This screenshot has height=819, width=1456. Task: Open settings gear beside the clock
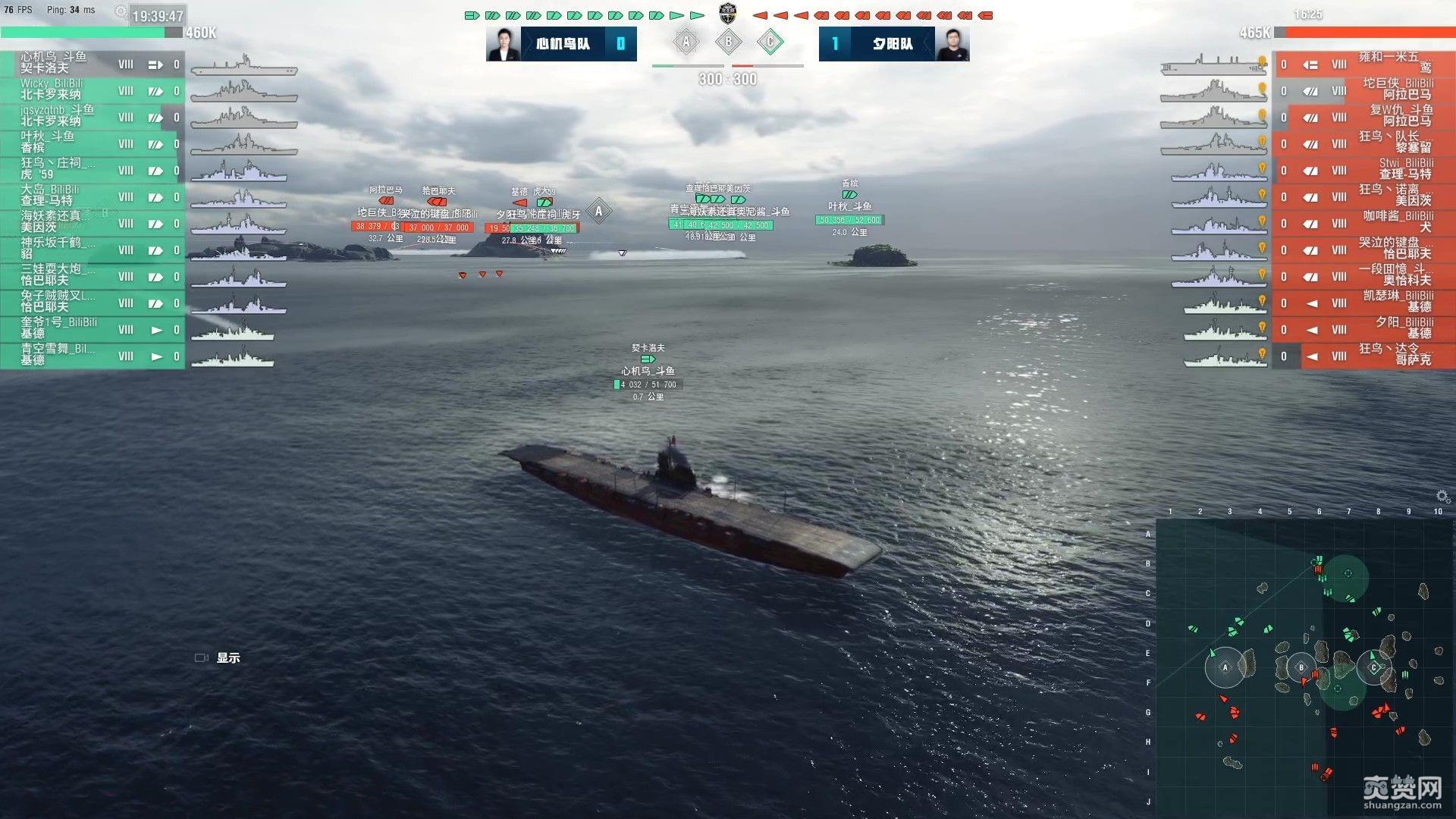(x=120, y=11)
